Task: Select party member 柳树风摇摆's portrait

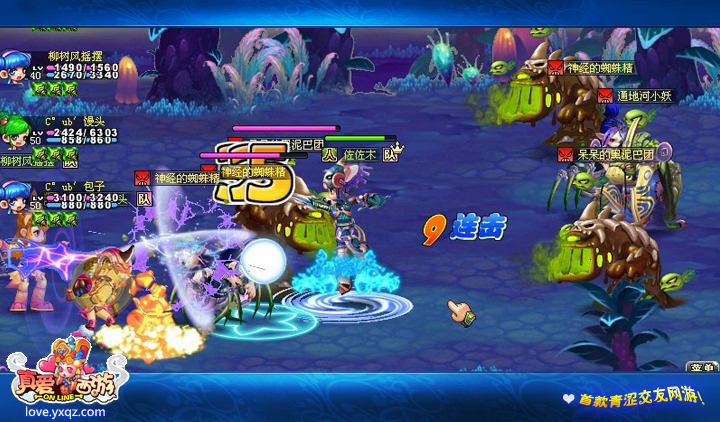Action: pyautogui.click(x=17, y=70)
